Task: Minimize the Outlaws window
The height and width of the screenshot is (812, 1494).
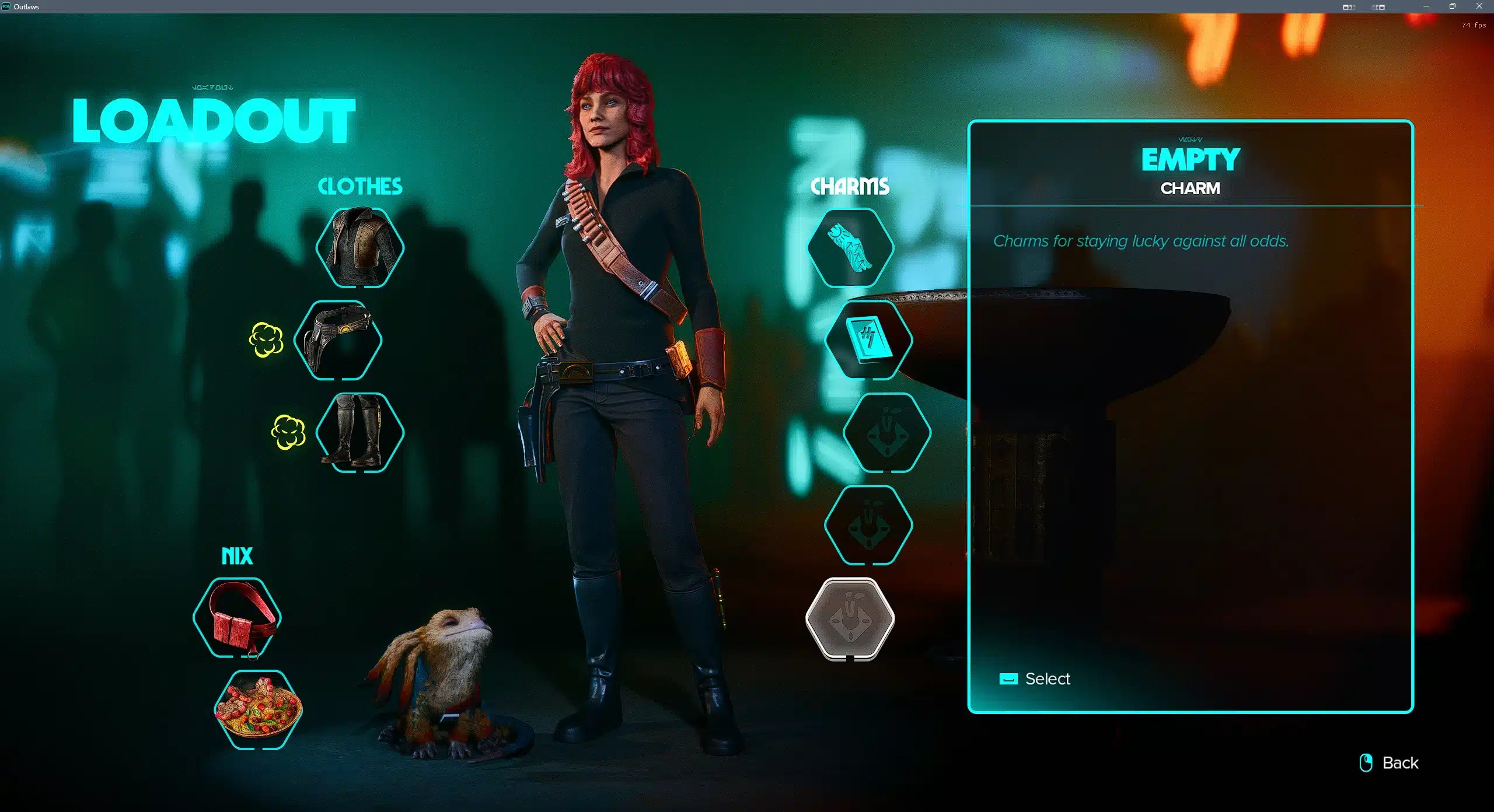Action: pyautogui.click(x=1426, y=6)
